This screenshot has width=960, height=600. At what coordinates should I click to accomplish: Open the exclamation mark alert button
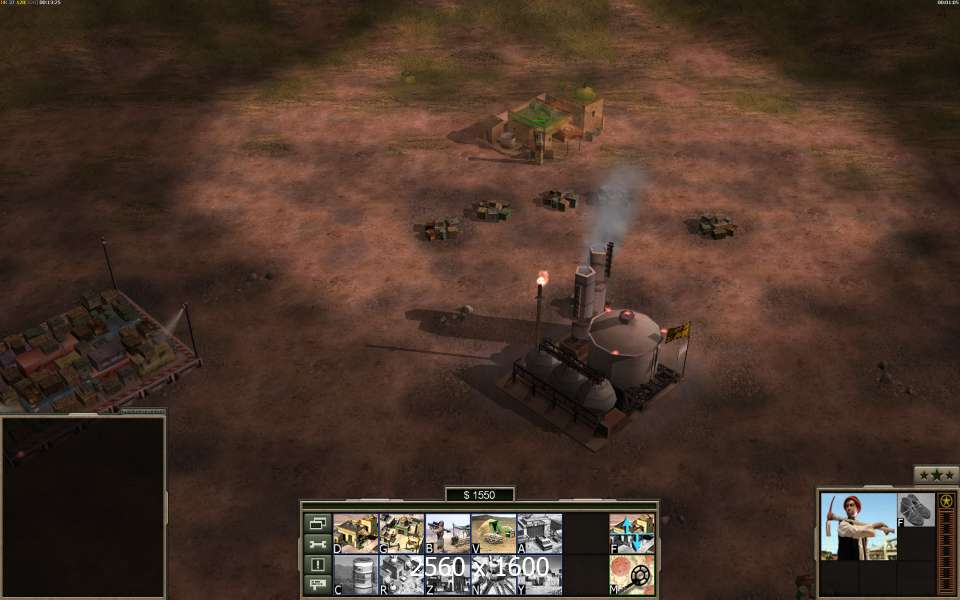tap(317, 564)
